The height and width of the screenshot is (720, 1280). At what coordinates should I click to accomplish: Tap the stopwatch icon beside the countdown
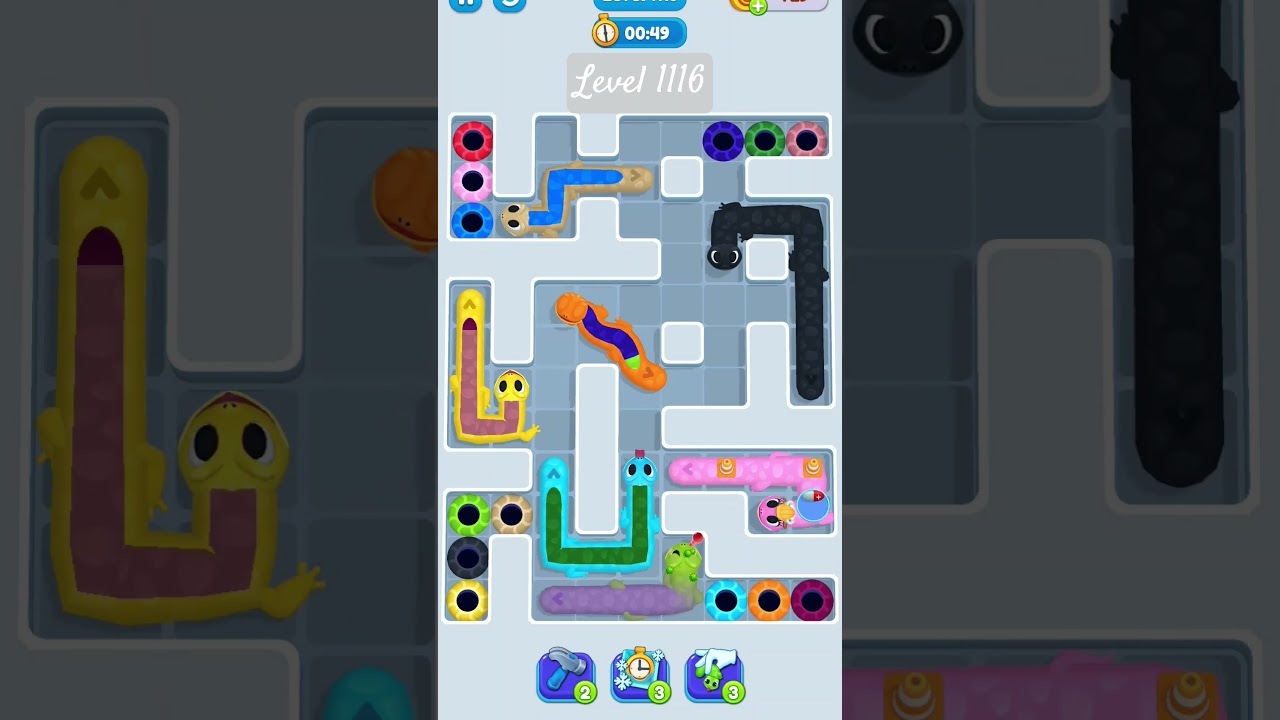tap(604, 32)
